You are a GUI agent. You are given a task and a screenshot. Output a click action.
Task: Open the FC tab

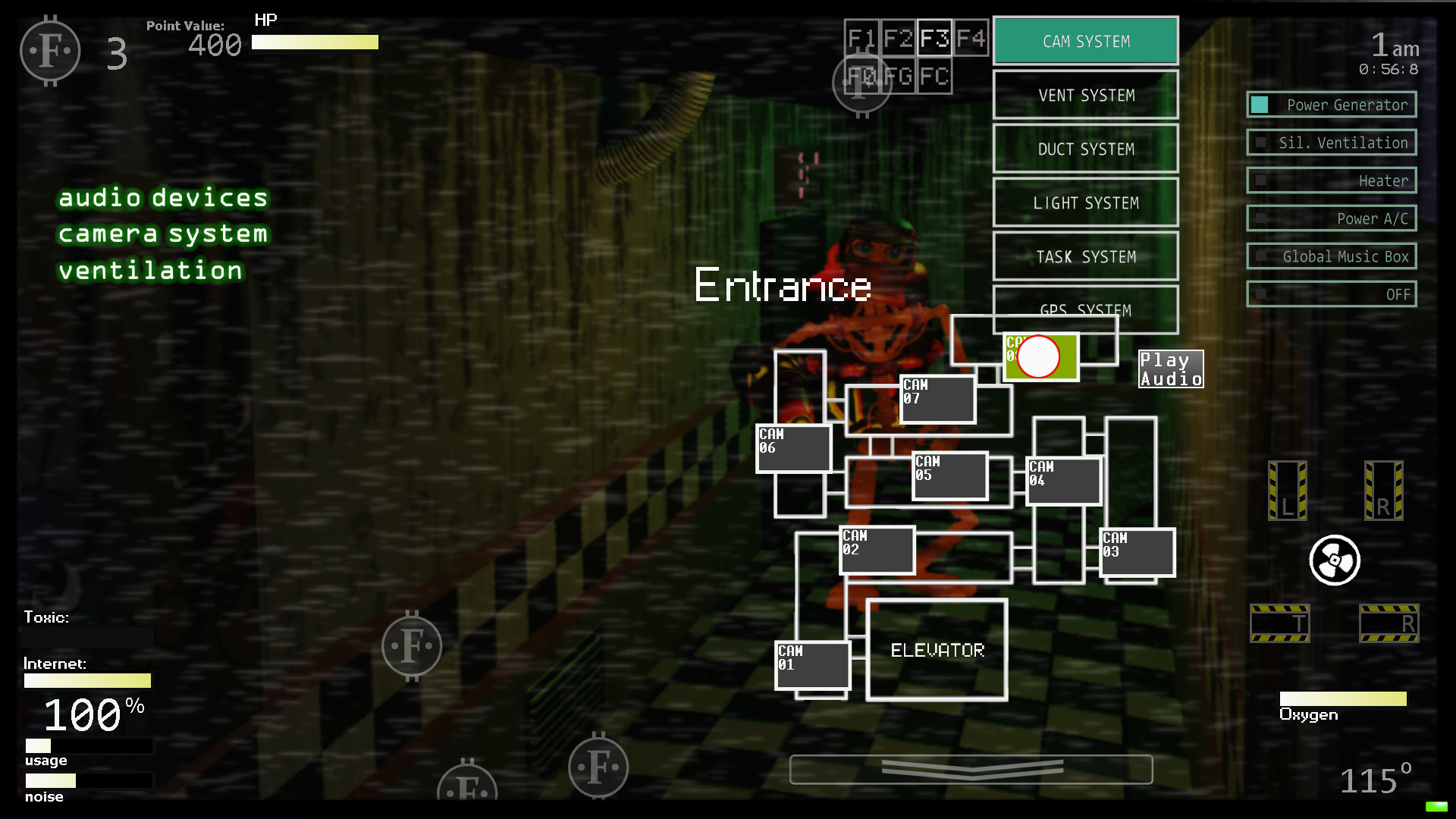[x=934, y=76]
